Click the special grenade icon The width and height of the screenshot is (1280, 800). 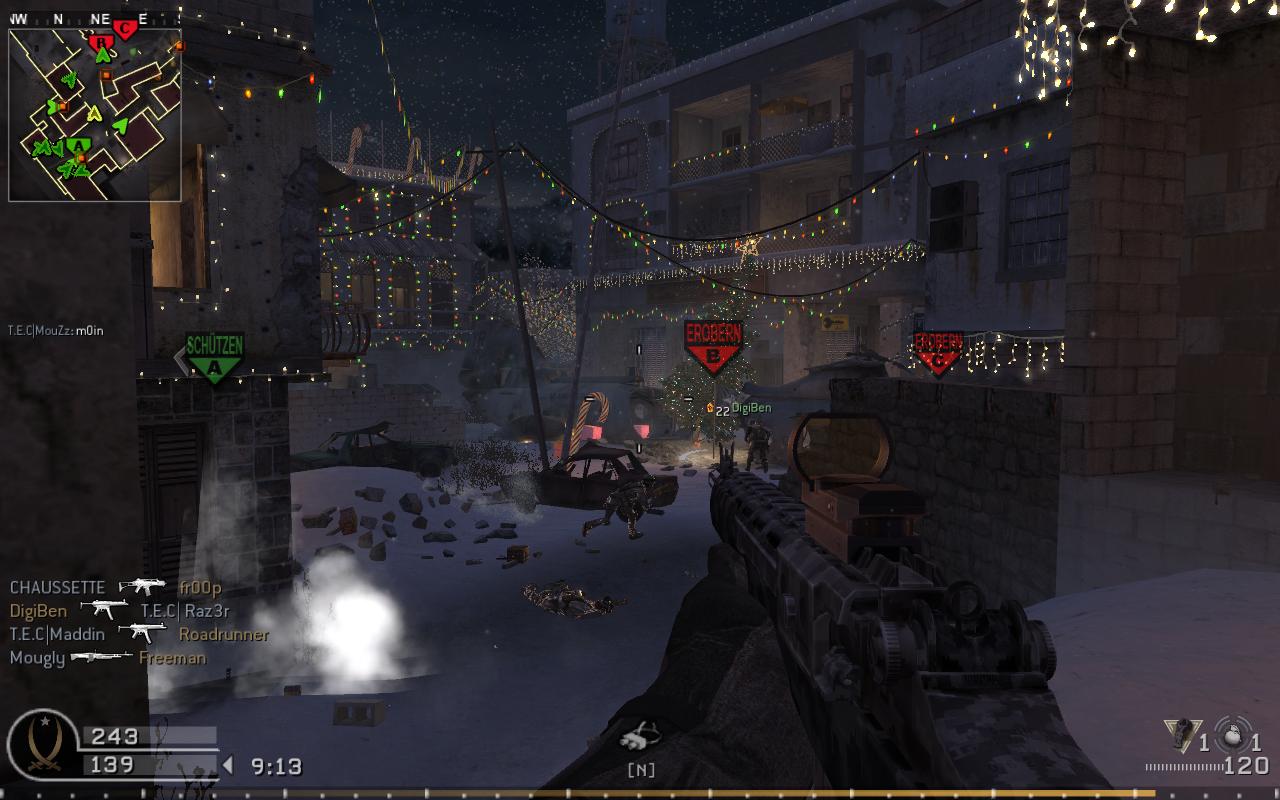(x=1180, y=735)
